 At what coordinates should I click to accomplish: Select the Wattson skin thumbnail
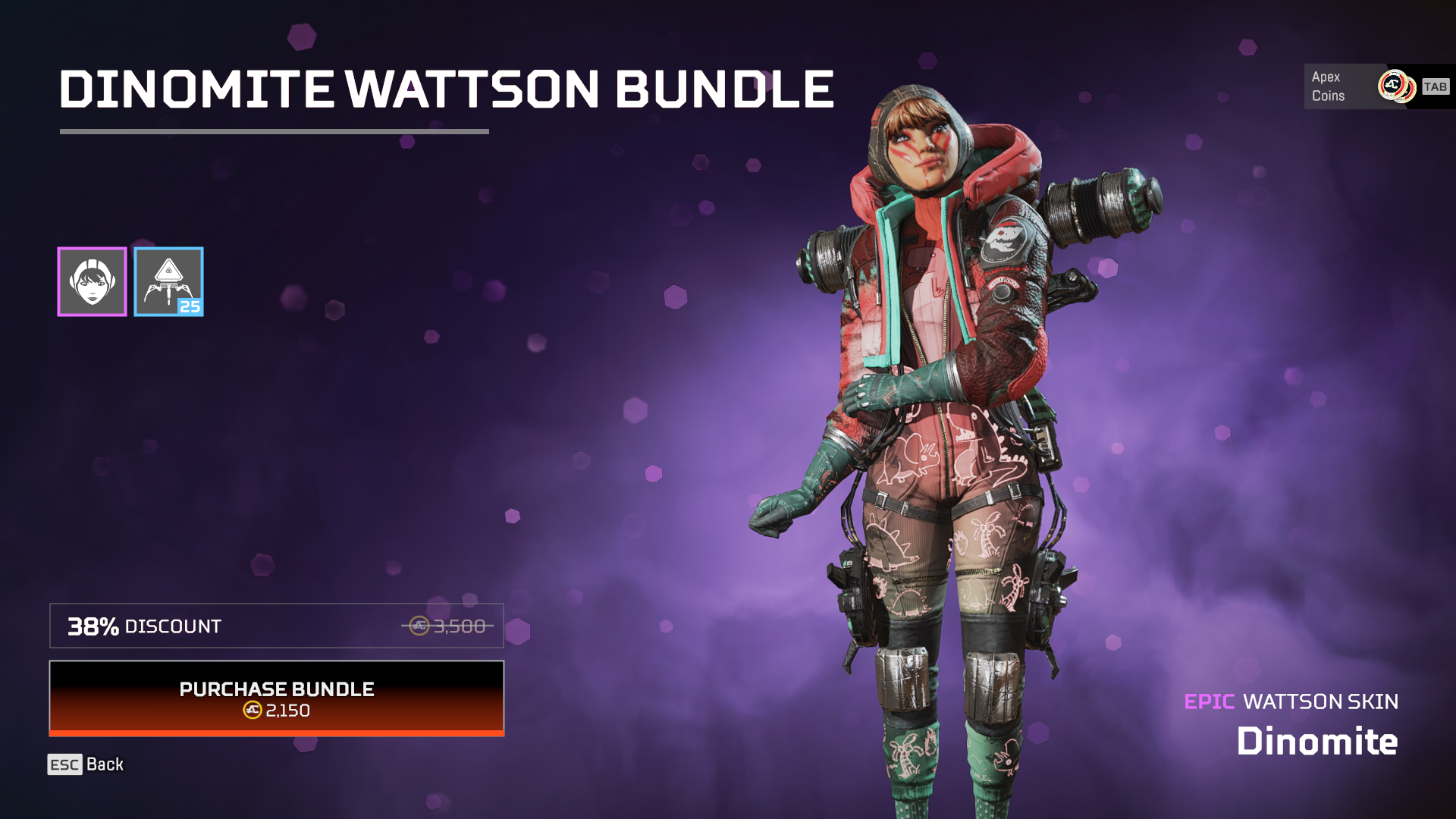[x=92, y=281]
